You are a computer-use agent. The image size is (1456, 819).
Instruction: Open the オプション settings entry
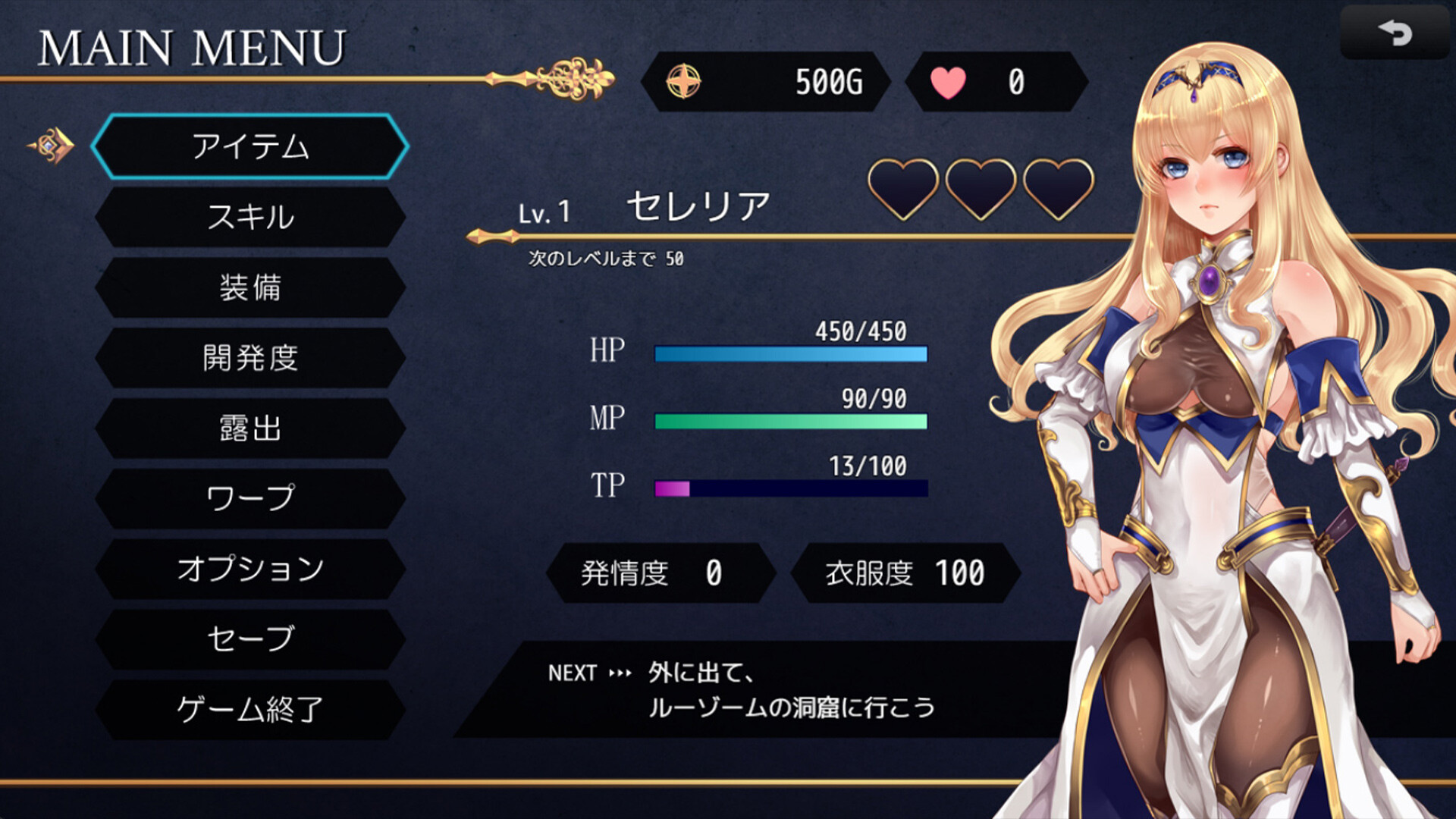point(250,569)
